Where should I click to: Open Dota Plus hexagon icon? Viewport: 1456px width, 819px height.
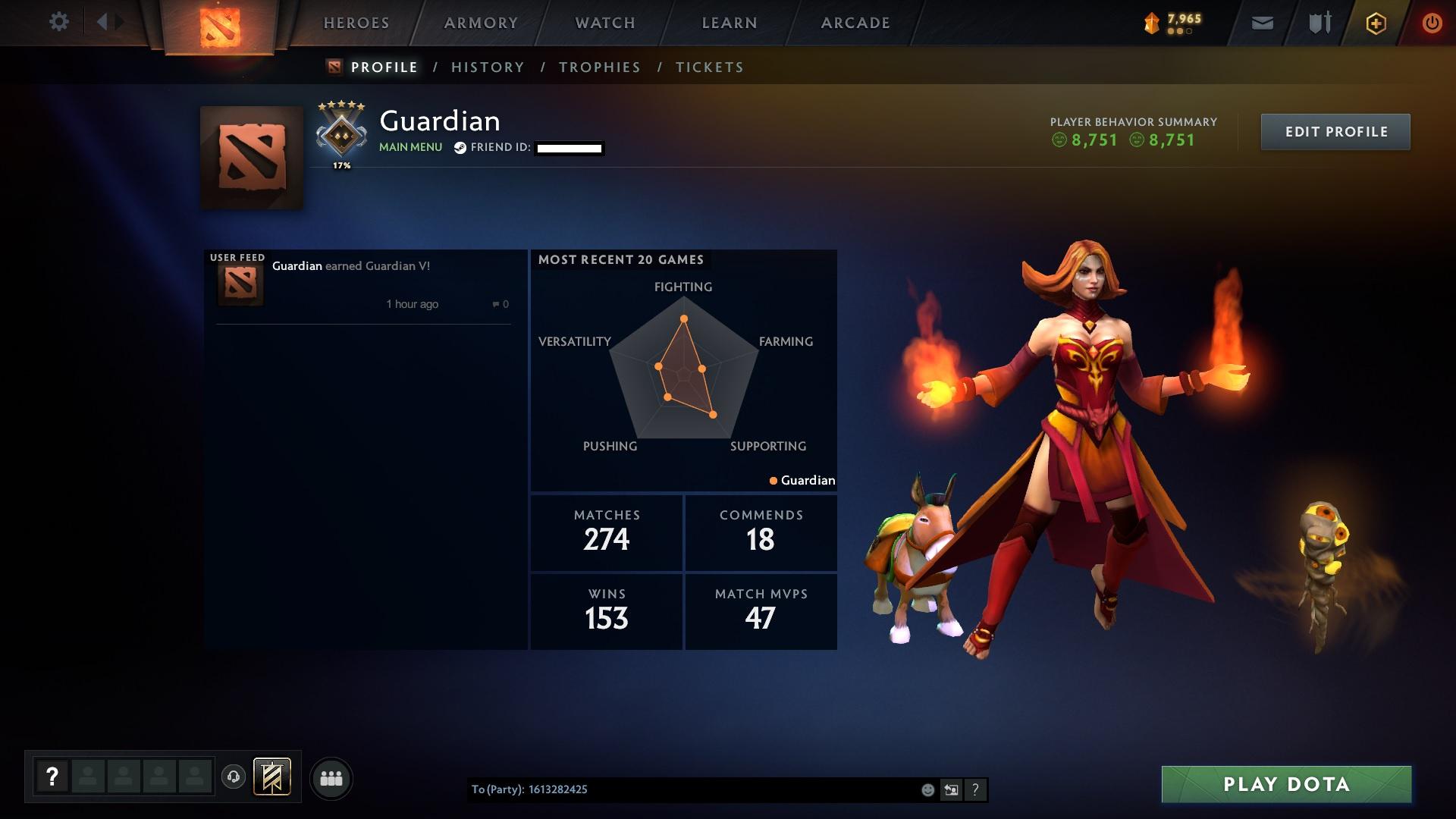point(1375,23)
